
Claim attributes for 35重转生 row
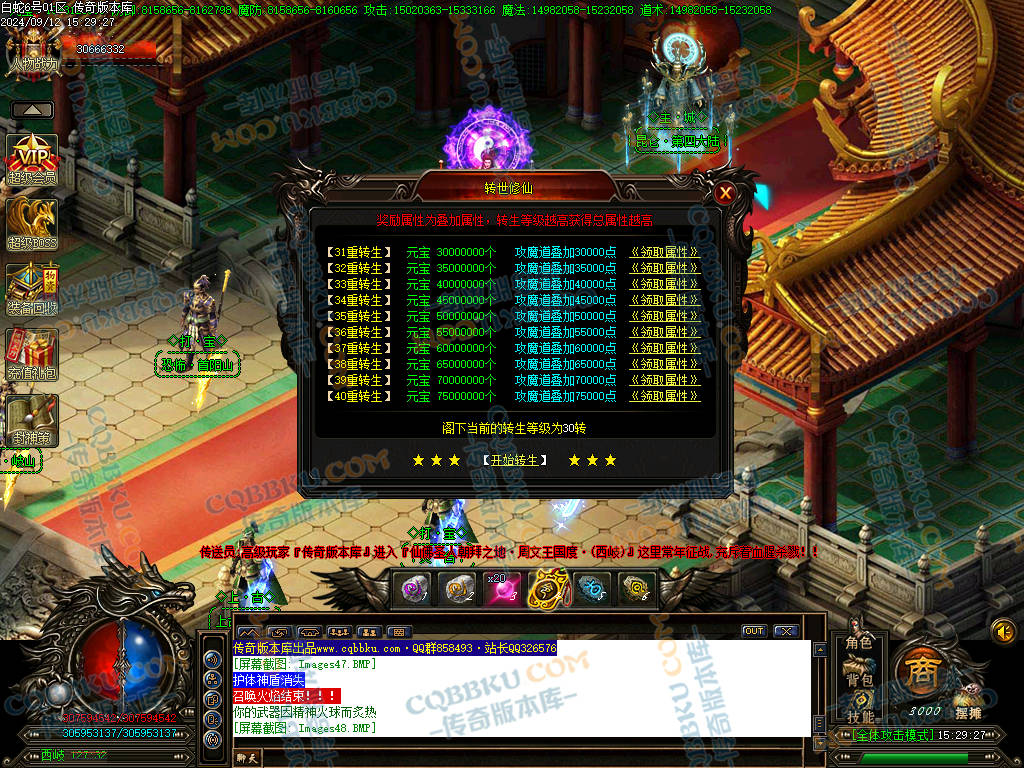664,316
